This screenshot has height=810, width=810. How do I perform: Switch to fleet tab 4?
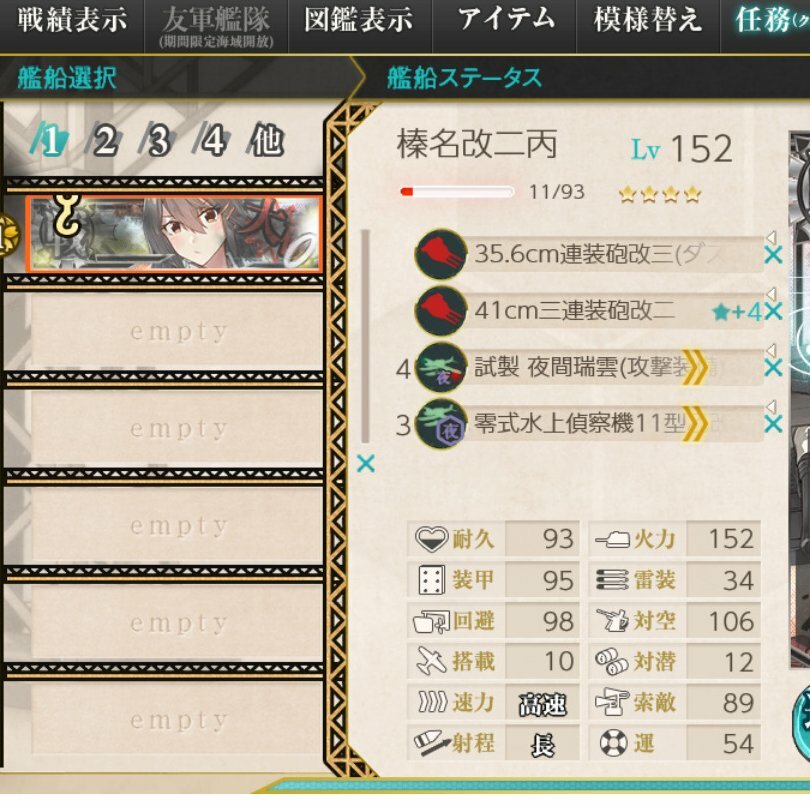(212, 142)
